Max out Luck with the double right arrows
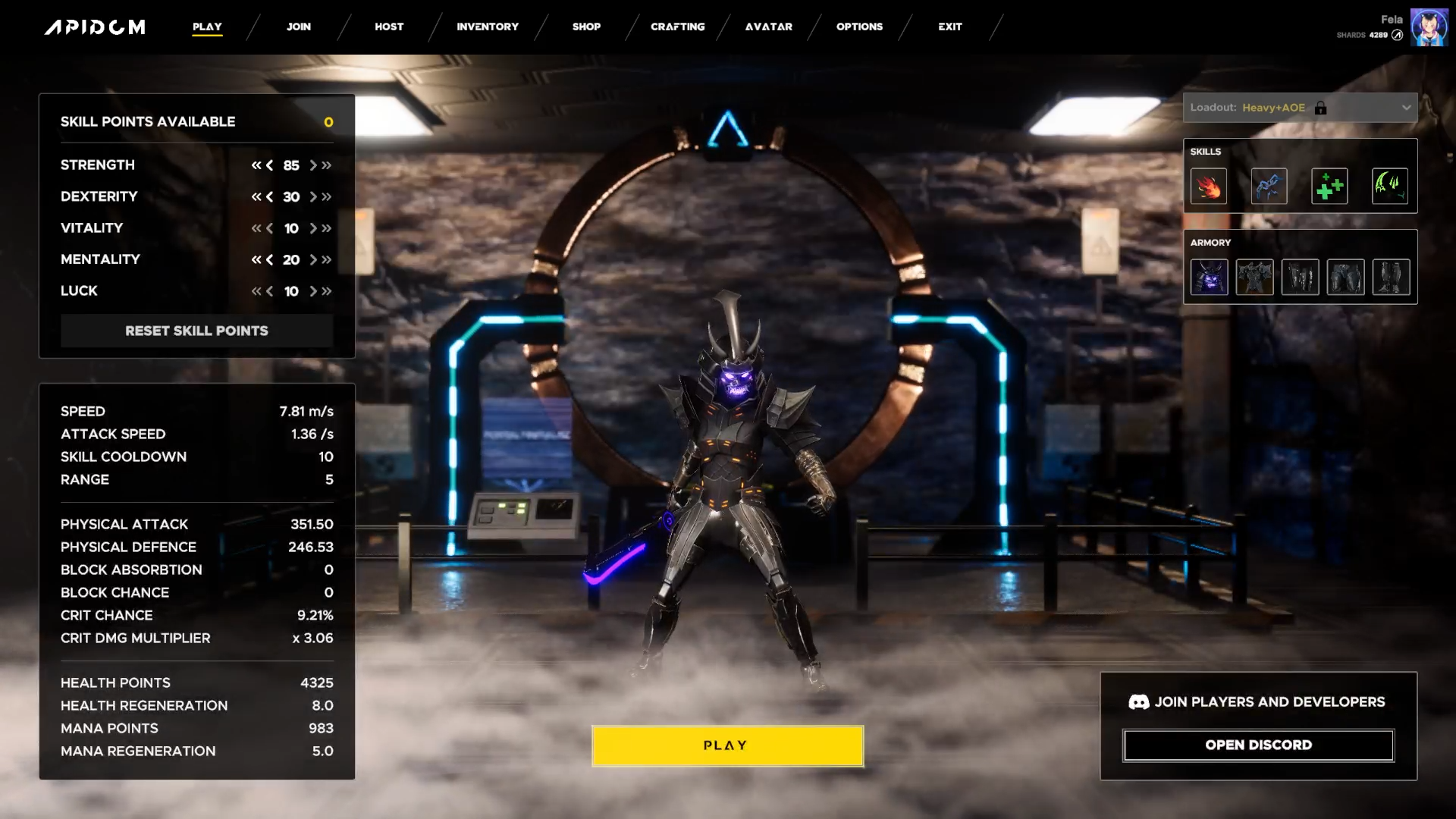The width and height of the screenshot is (1456, 819). point(326,291)
